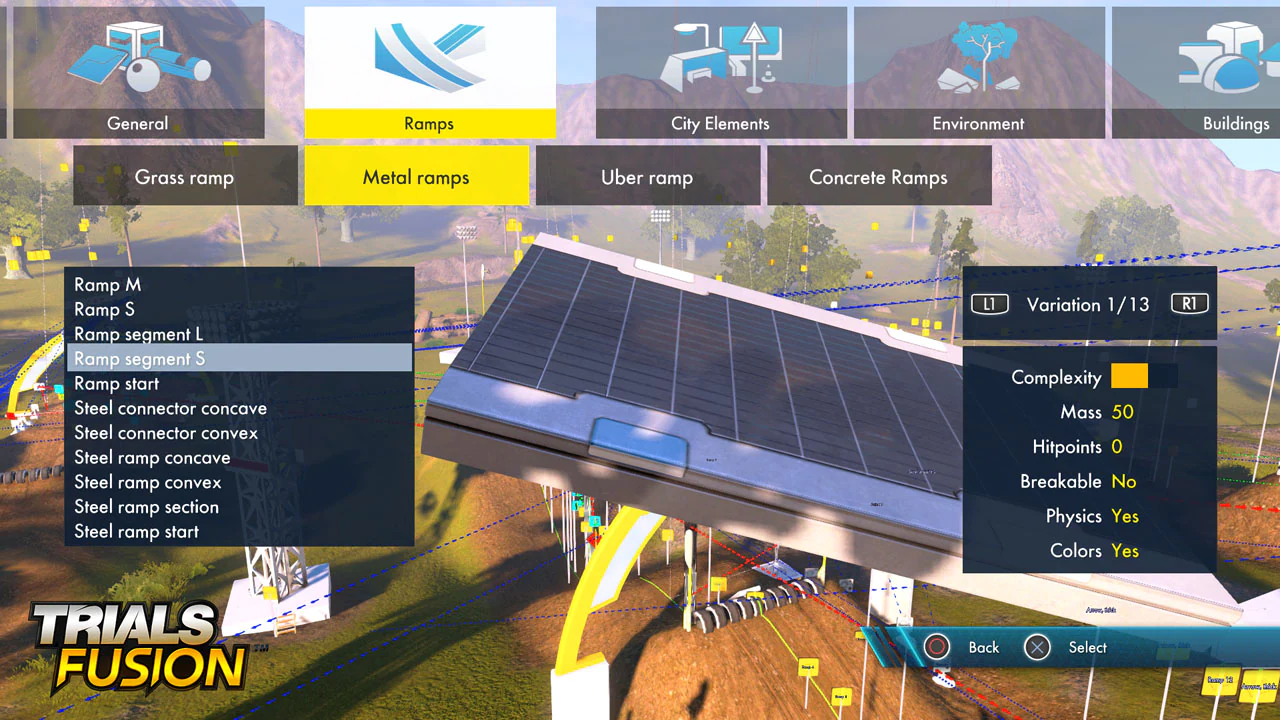Switch to the Grass ramp tab
Screen dimensions: 1280x720
pos(184,176)
